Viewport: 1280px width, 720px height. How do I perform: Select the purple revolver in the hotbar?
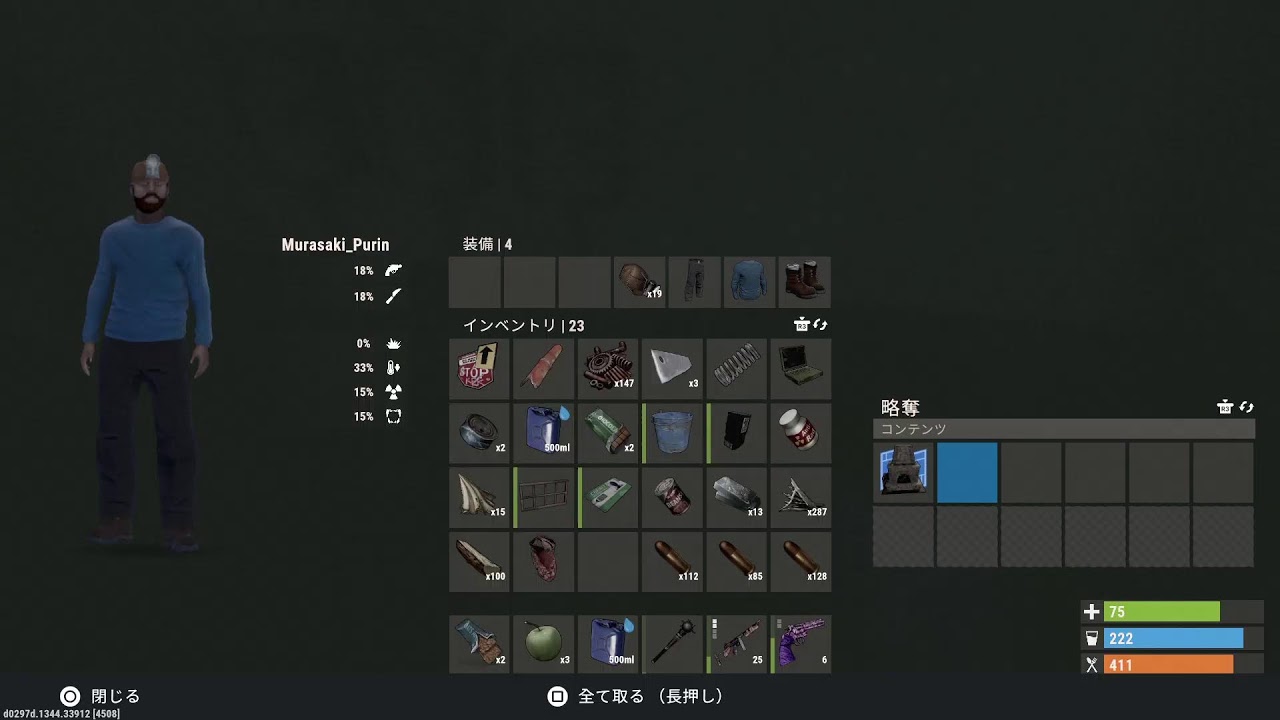801,644
